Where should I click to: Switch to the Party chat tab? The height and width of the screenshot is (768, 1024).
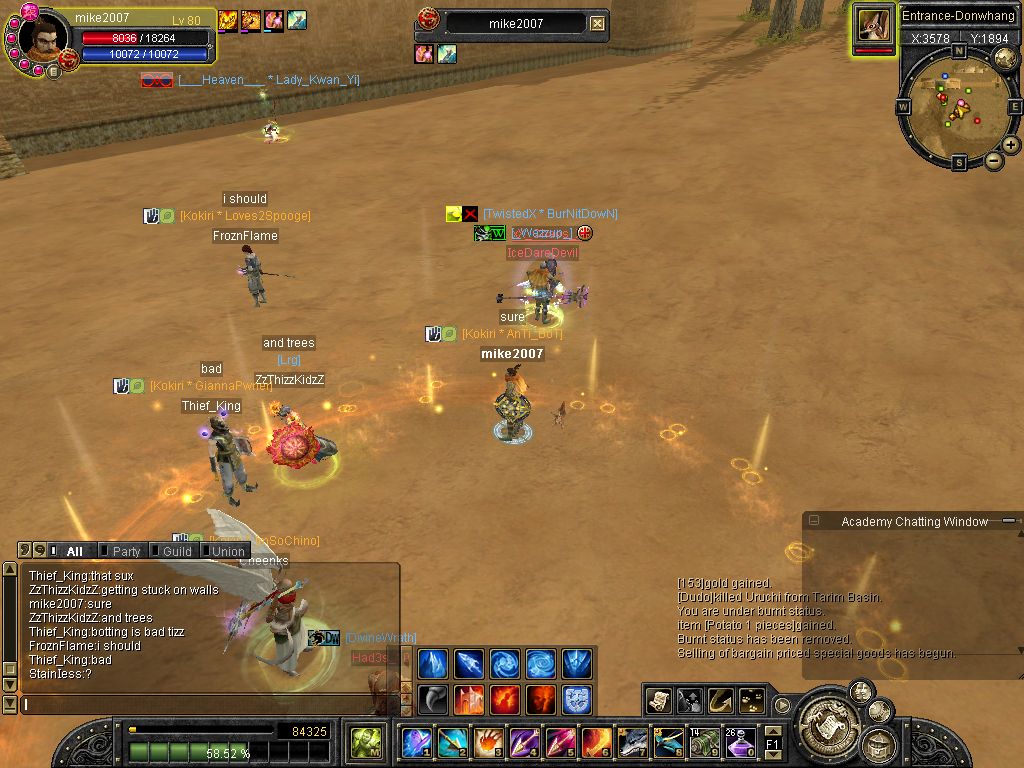click(x=126, y=551)
